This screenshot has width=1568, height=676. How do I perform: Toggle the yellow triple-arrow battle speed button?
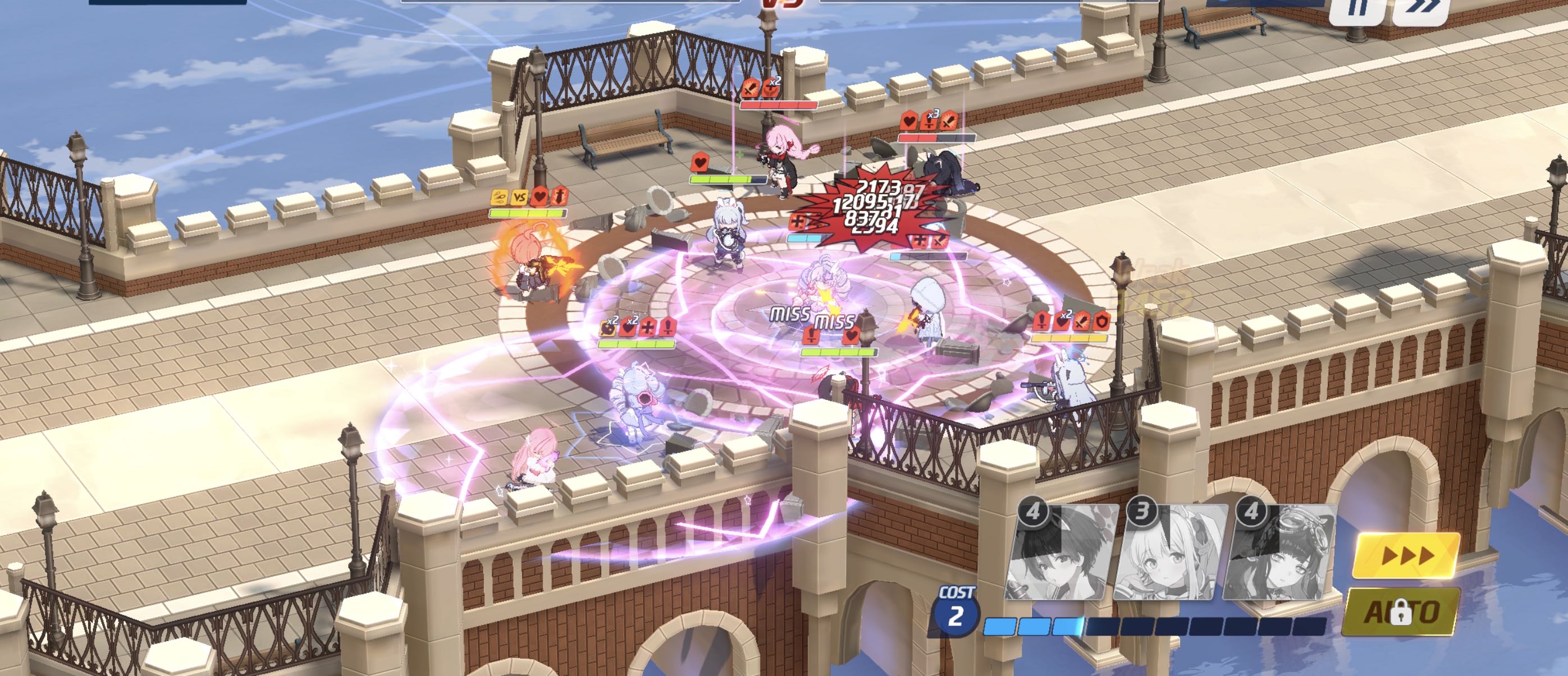pyautogui.click(x=1406, y=555)
